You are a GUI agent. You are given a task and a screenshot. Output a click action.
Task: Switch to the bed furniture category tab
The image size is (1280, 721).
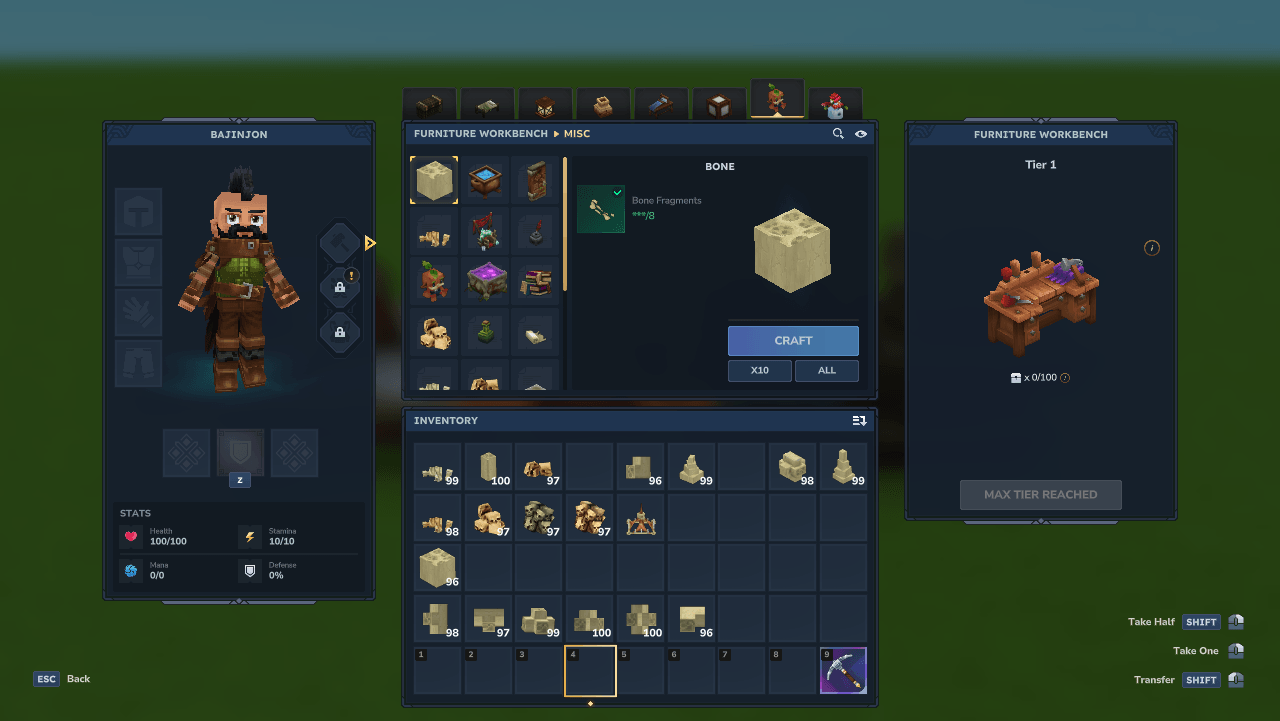tap(661, 104)
